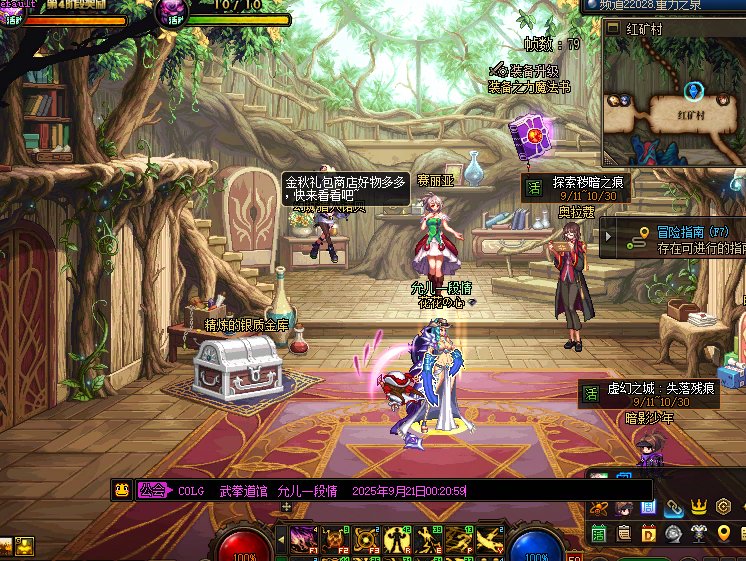Expand the adventure guide arrow toggle
Image resolution: width=746 pixels, height=561 pixels.
pyautogui.click(x=607, y=237)
